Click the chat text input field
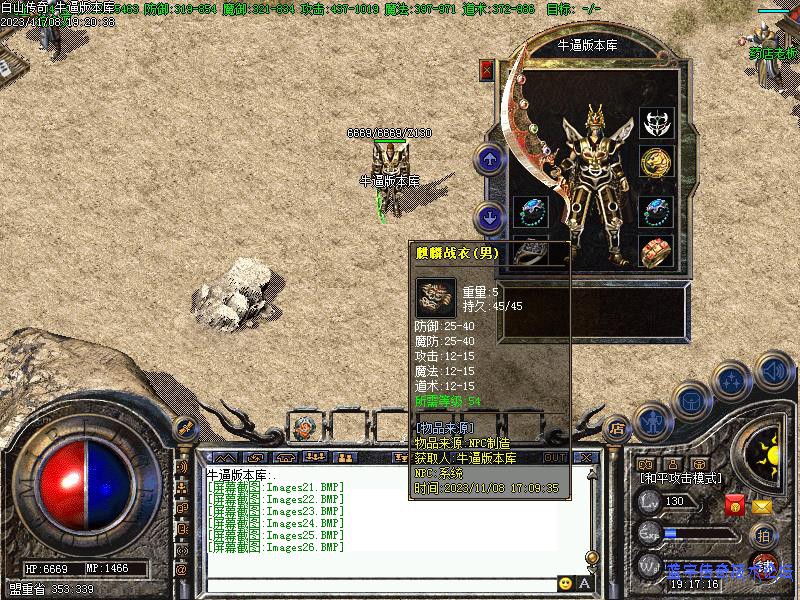The height and width of the screenshot is (600, 800). [x=380, y=584]
